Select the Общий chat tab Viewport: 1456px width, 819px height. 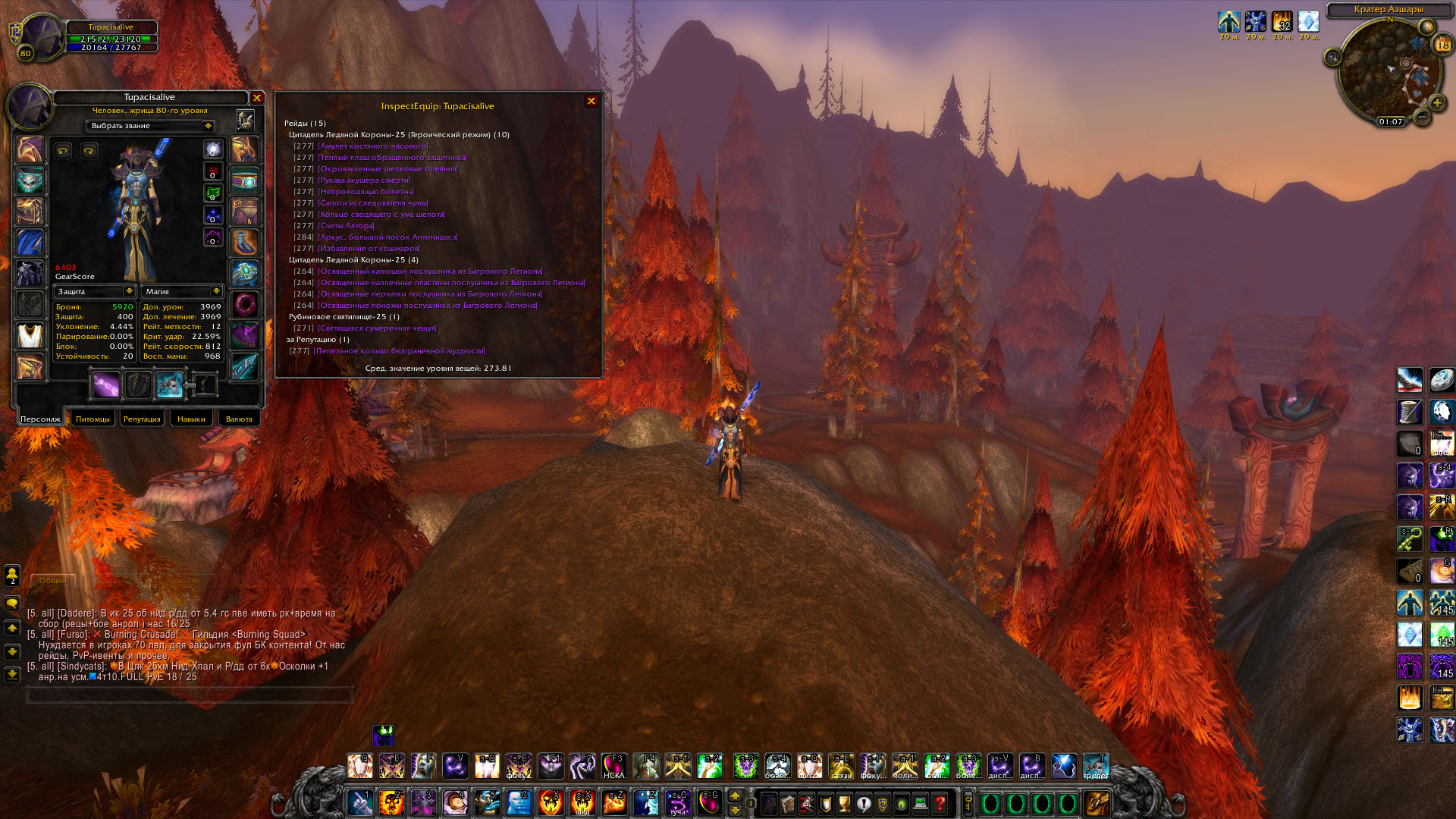(x=52, y=580)
